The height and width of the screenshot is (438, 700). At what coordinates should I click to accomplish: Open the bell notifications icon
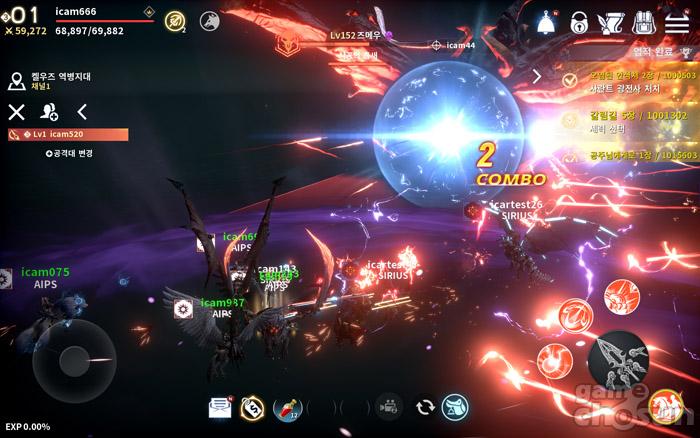(x=546, y=22)
